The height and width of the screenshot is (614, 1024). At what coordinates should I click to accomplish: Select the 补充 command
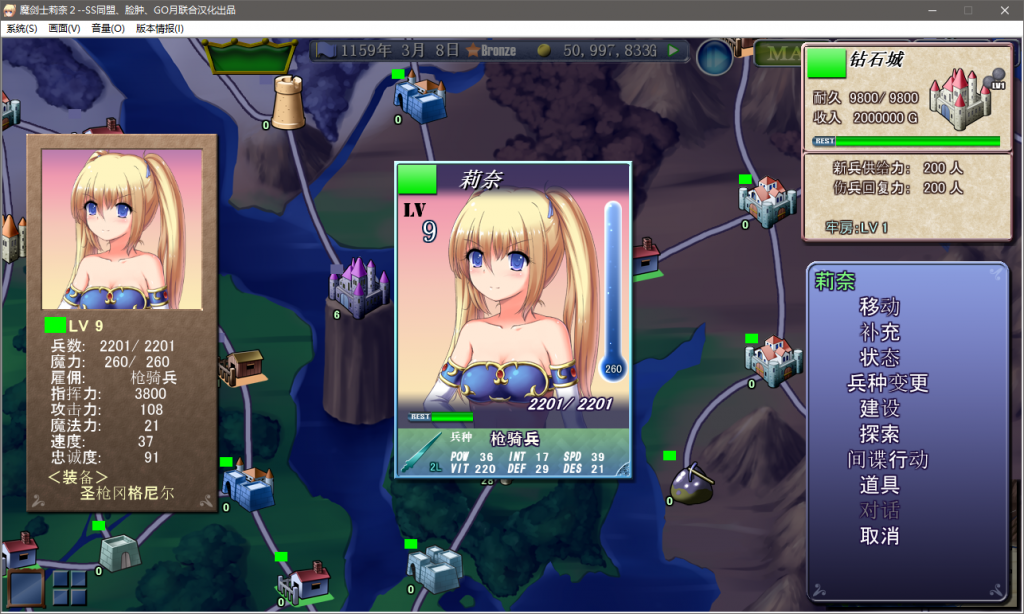[x=879, y=332]
